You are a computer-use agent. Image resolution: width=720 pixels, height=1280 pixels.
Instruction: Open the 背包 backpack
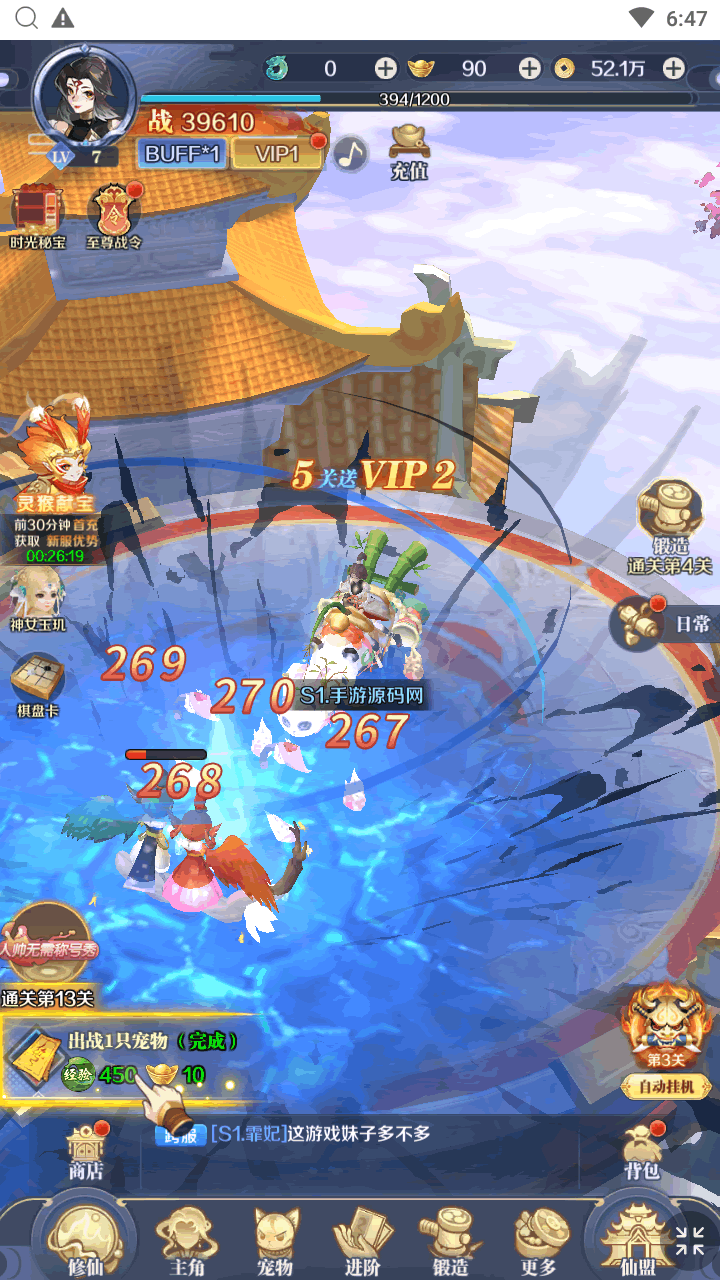point(641,1150)
